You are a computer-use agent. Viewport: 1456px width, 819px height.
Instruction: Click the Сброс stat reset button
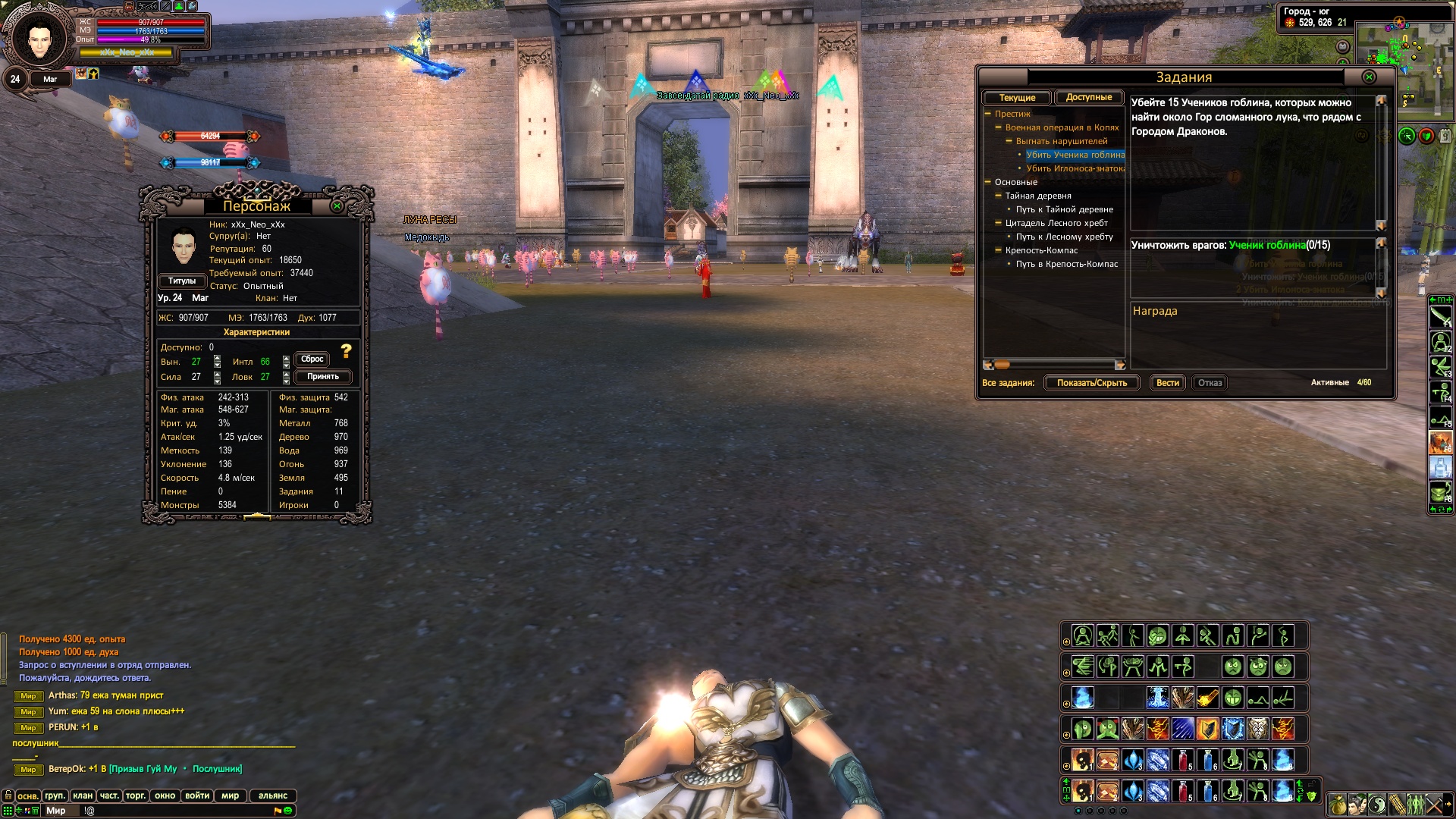pos(312,359)
